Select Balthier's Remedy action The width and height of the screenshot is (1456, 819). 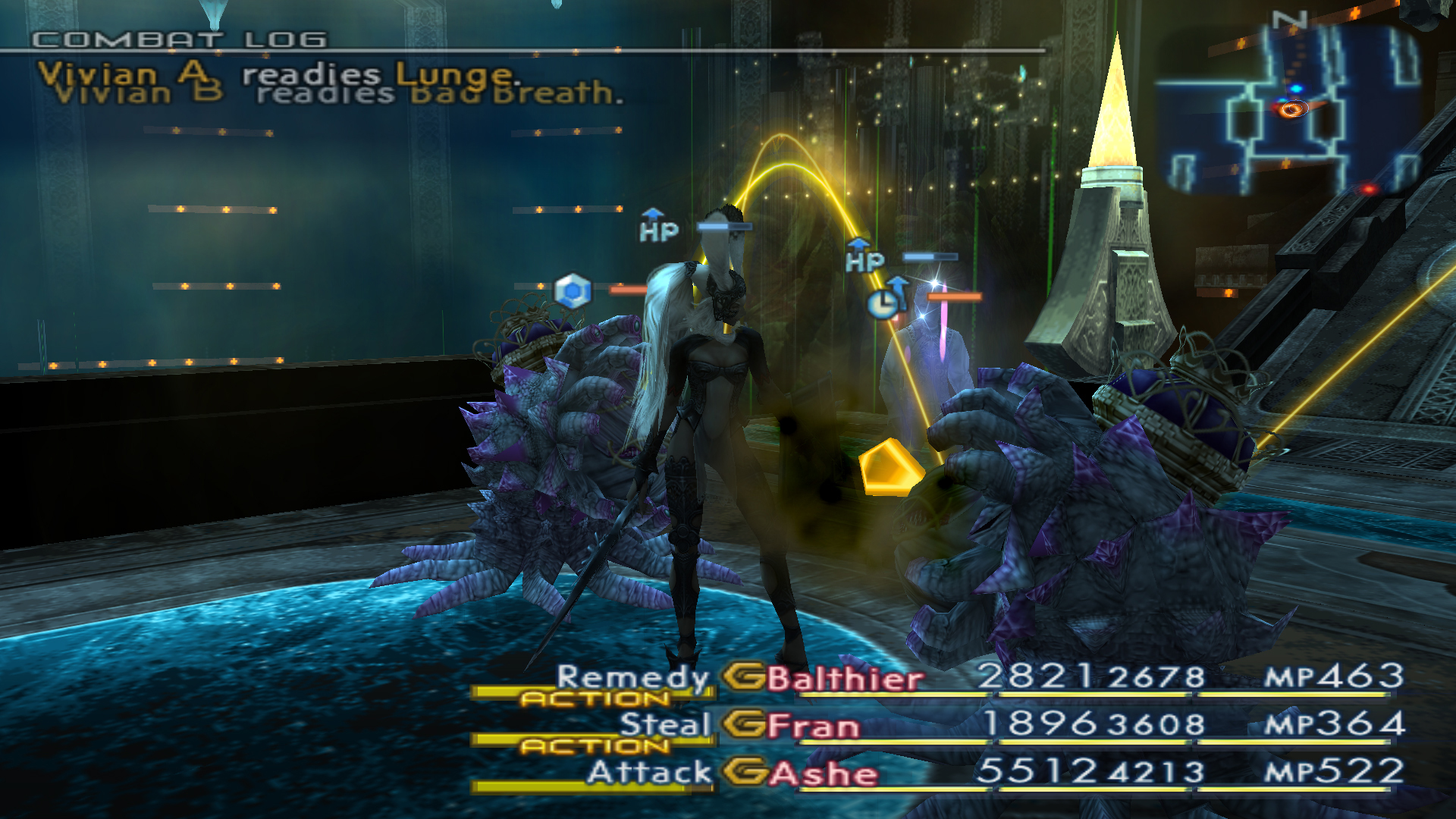632,676
